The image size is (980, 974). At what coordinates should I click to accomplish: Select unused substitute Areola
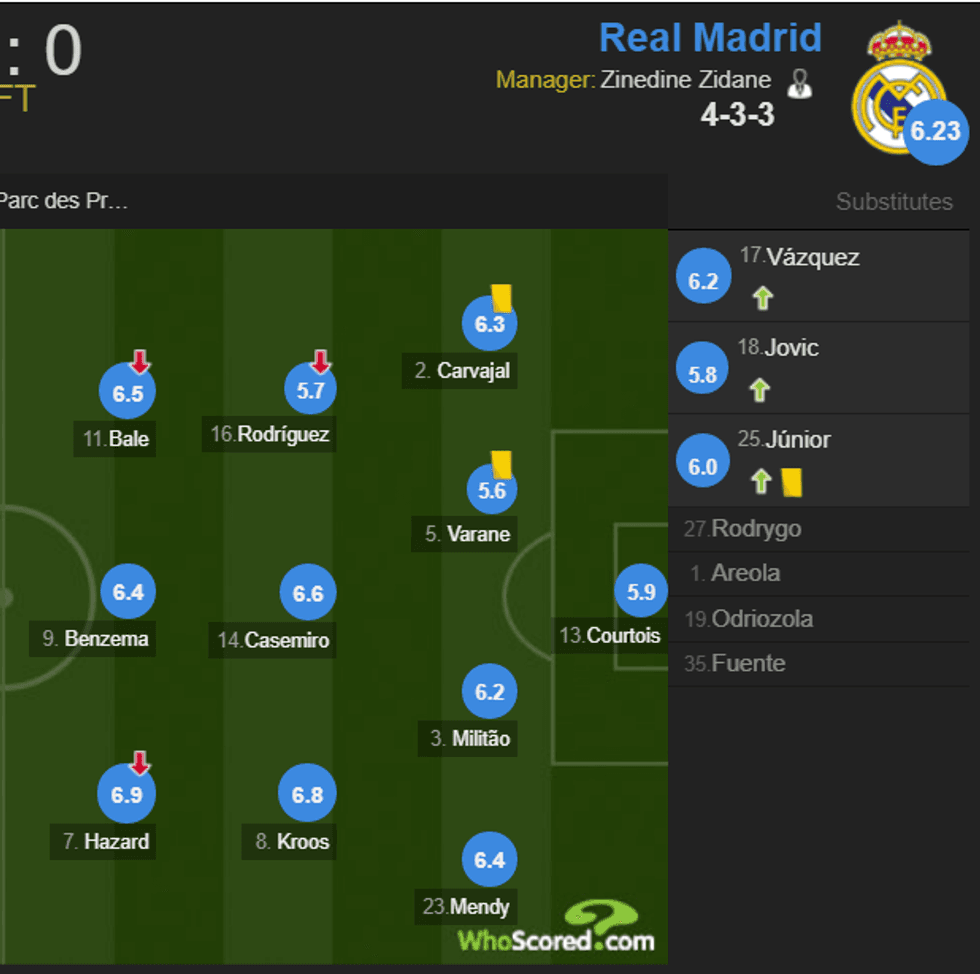[745, 574]
